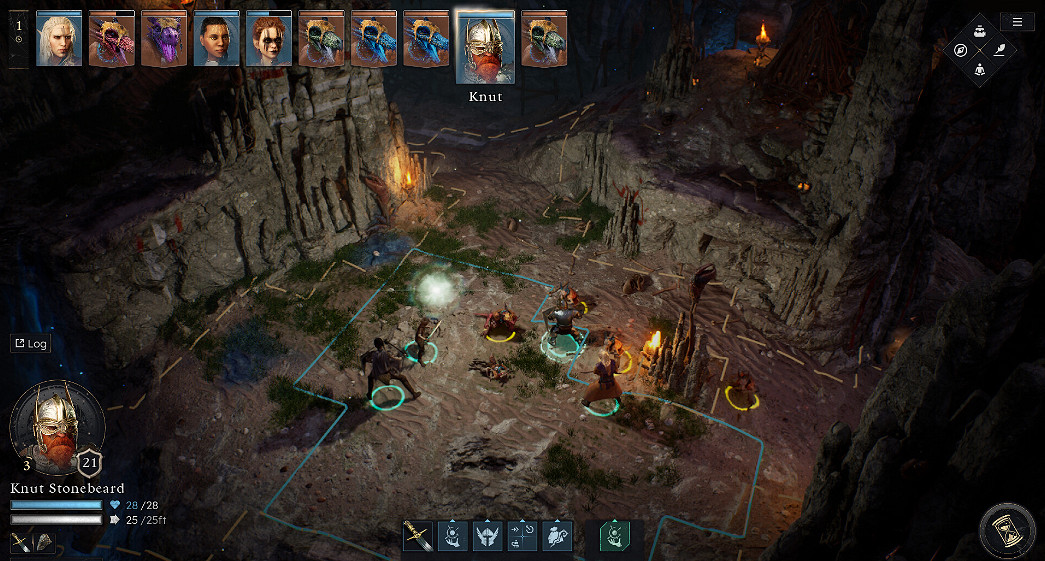The width and height of the screenshot is (1045, 561).
Task: Select the red-haired face-painted woman portrait
Action: [x=268, y=39]
